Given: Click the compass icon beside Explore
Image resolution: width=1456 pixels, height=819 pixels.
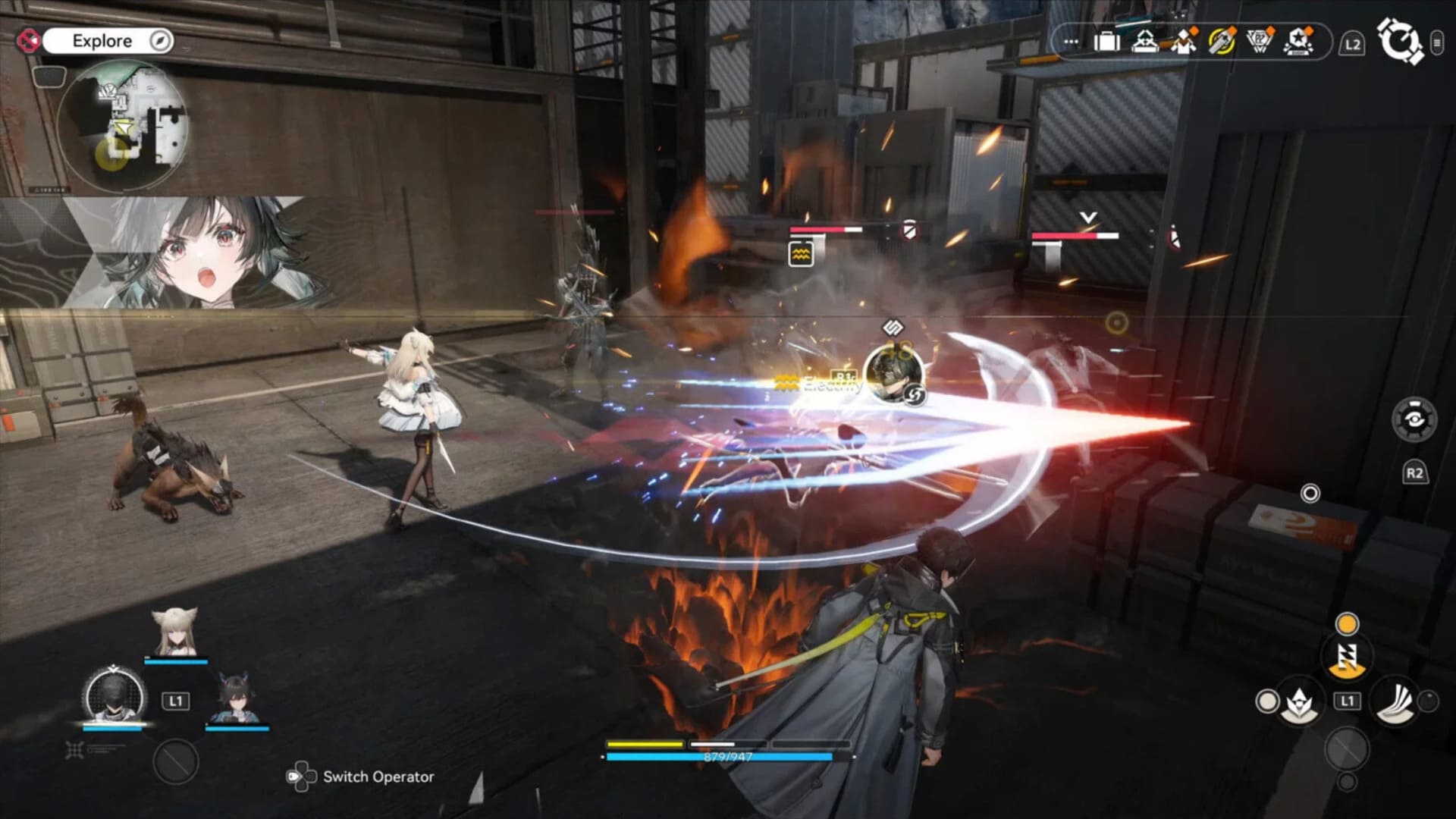Looking at the screenshot, I should (159, 40).
